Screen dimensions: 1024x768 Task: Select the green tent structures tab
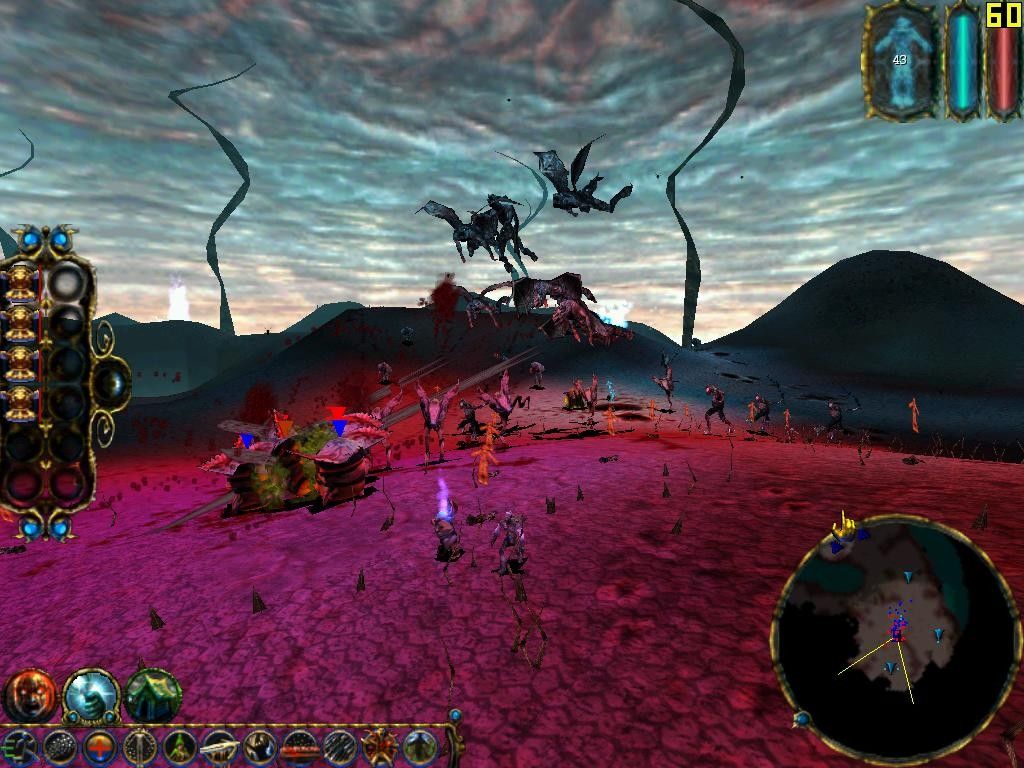coord(152,695)
